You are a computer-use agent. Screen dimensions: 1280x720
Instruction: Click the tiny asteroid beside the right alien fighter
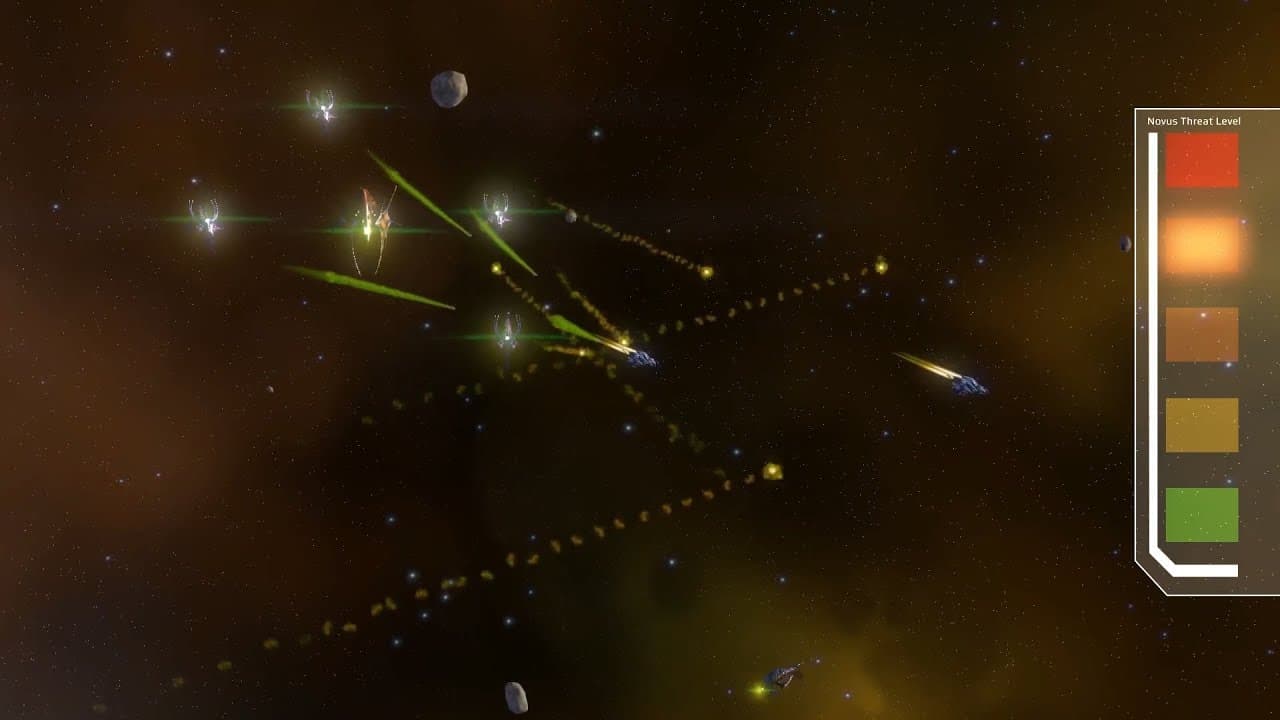pos(573,218)
